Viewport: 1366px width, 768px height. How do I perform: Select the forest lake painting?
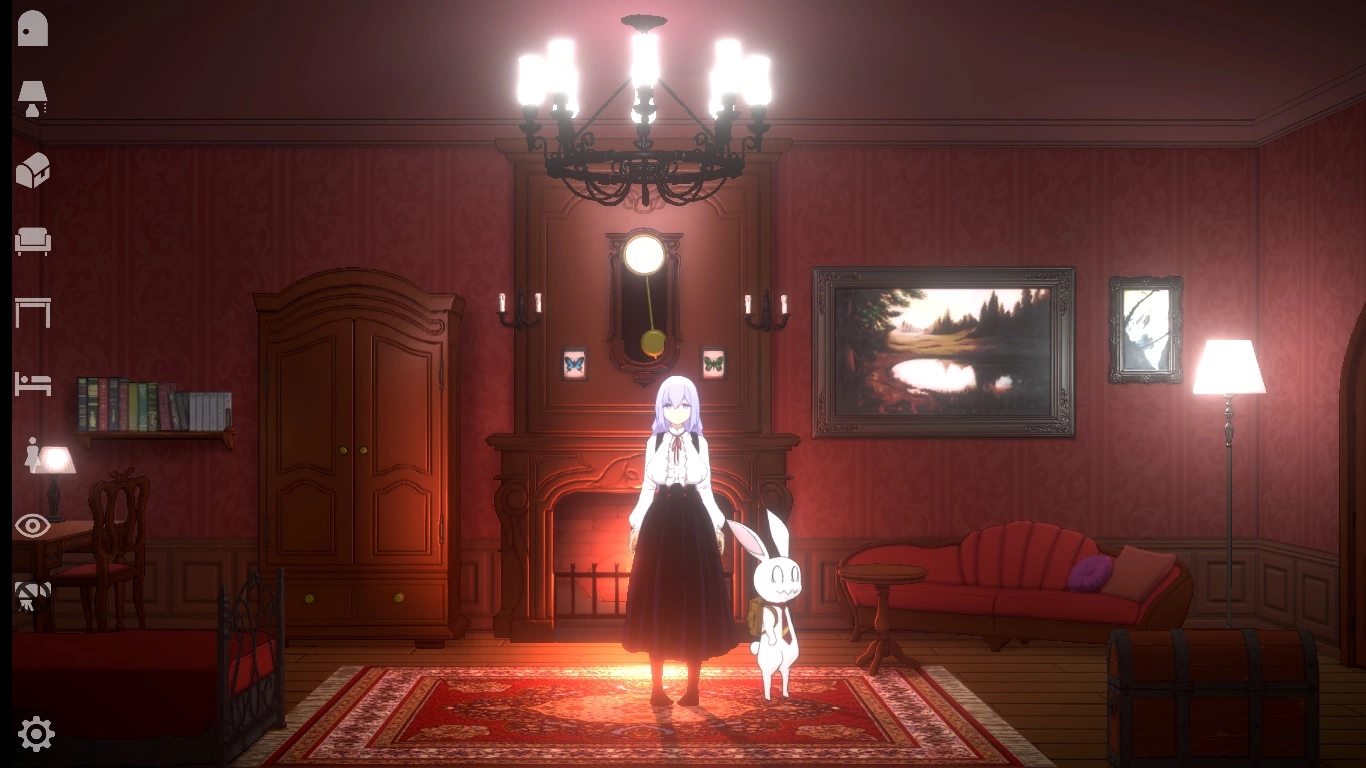(940, 350)
